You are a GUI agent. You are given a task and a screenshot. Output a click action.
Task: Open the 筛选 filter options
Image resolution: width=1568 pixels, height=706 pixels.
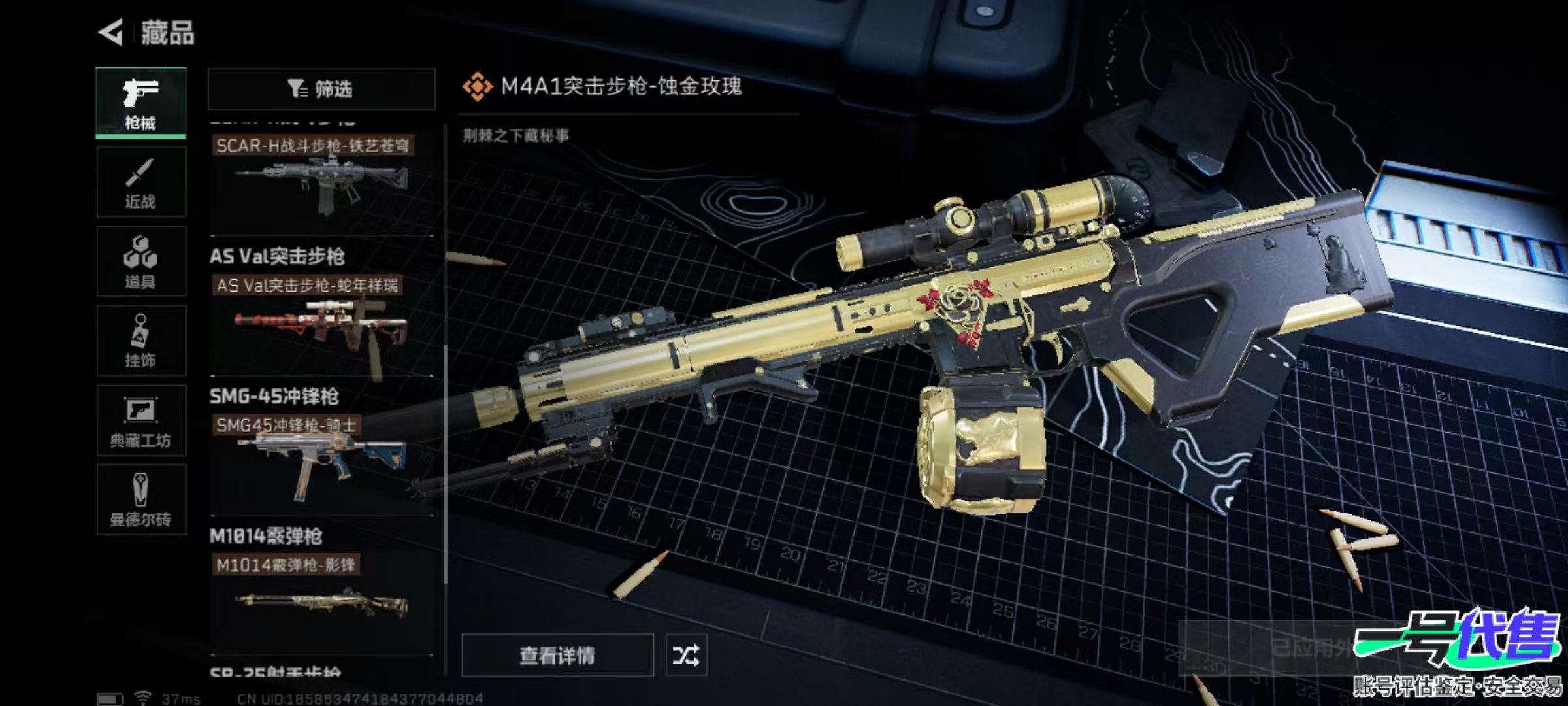click(x=321, y=89)
